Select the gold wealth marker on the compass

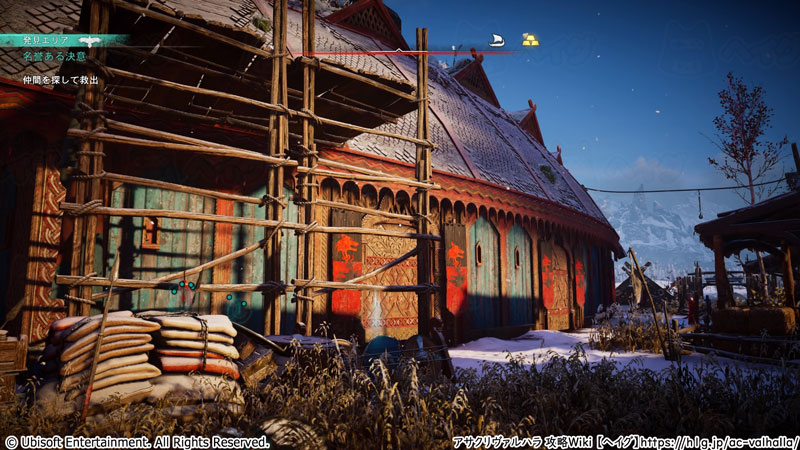click(x=530, y=40)
